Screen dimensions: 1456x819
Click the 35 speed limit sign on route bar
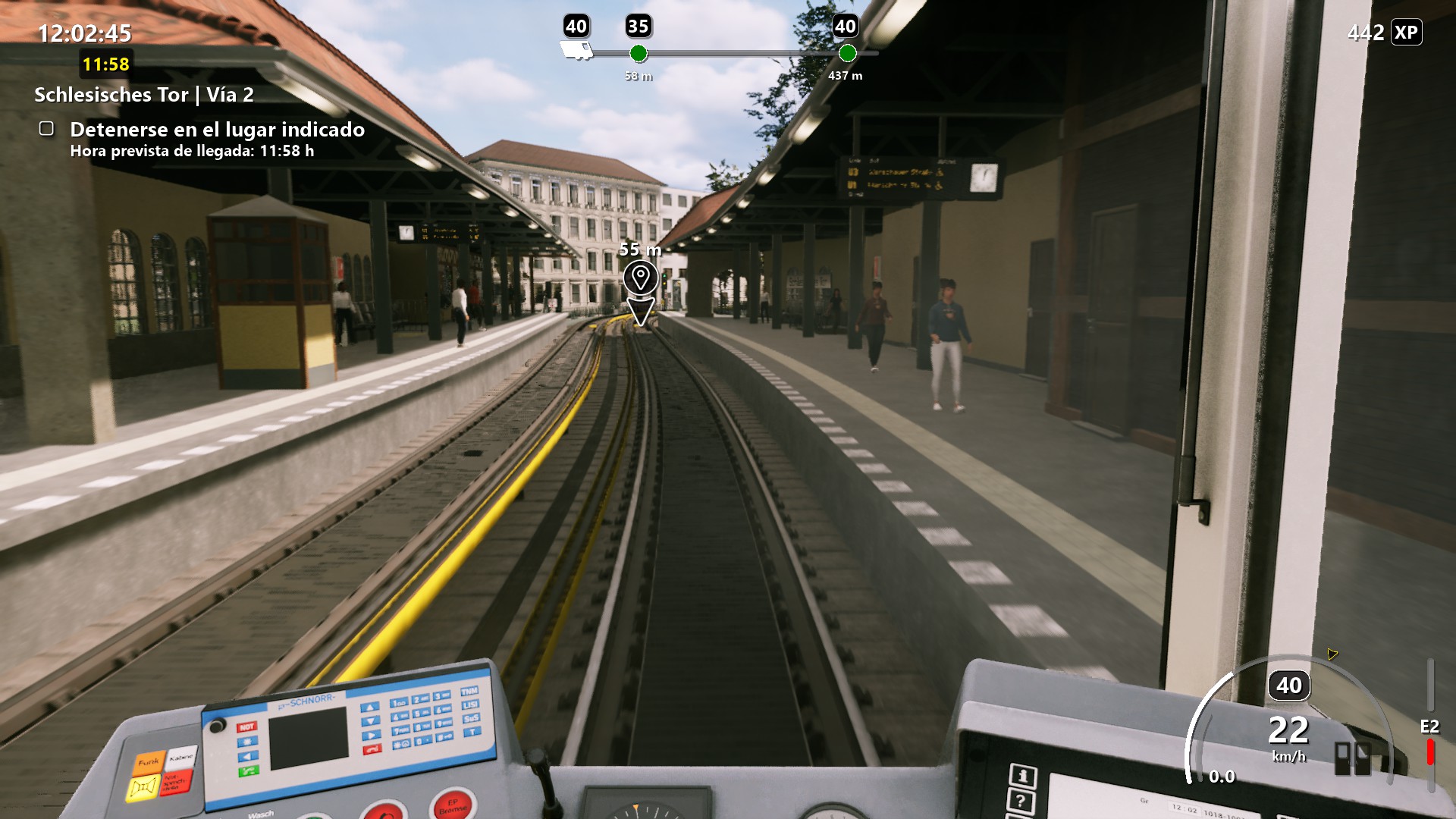pos(639,27)
